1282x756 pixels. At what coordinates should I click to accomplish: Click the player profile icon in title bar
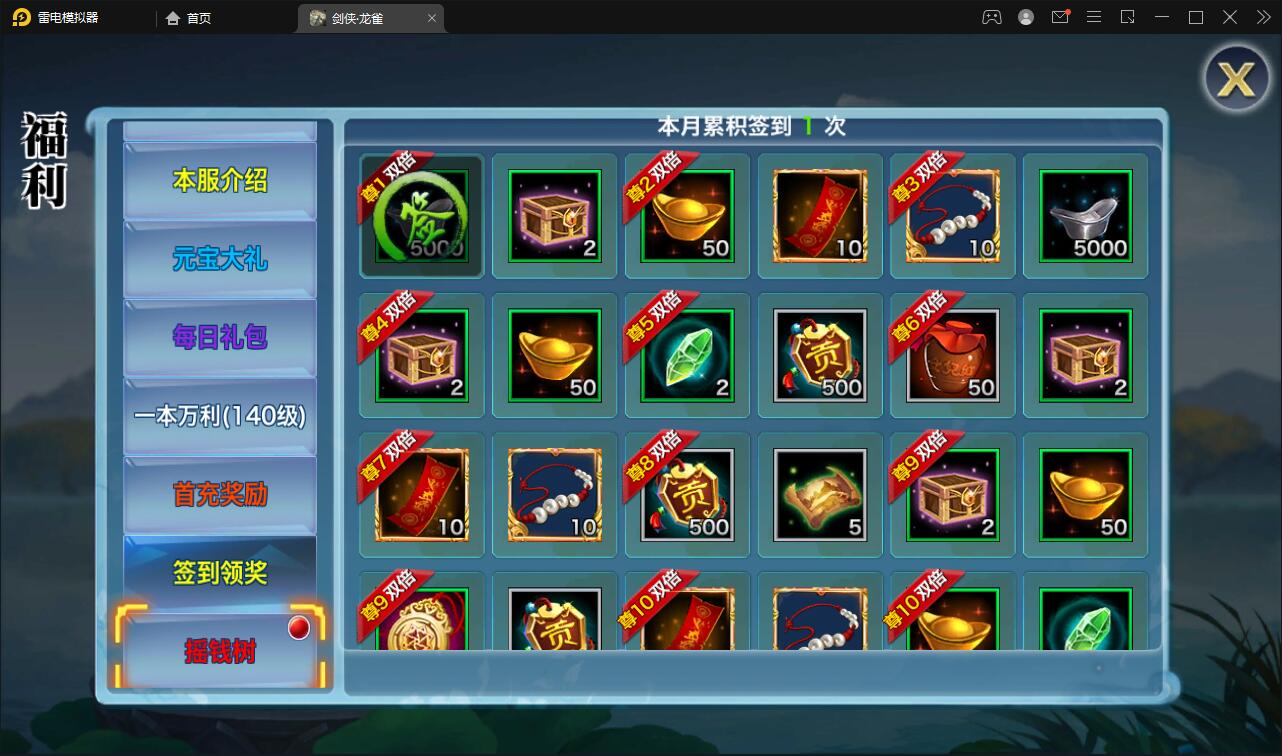click(x=1026, y=17)
